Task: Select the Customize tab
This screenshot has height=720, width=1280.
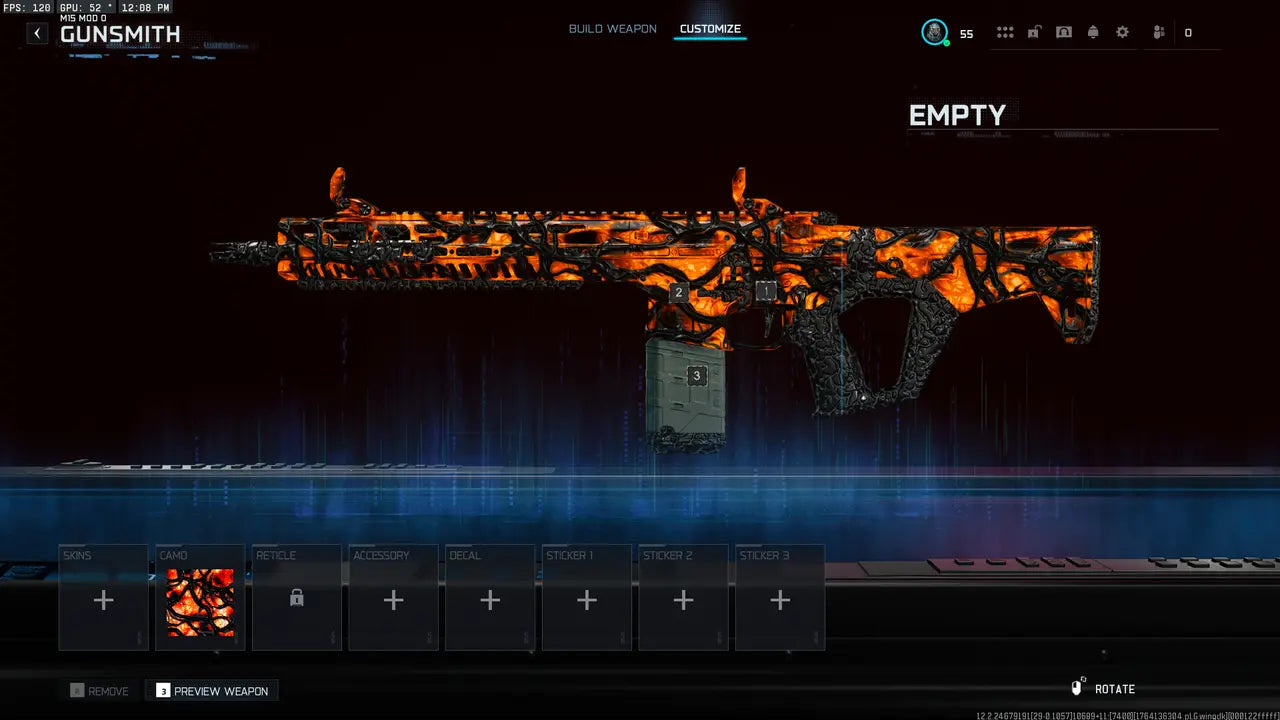Action: [x=710, y=29]
